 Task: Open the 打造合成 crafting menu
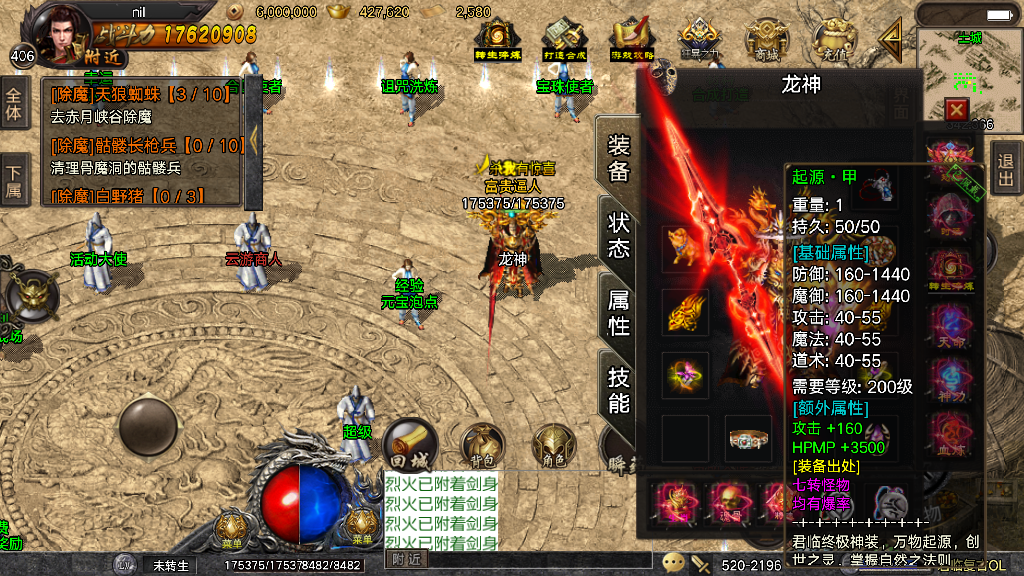click(563, 38)
